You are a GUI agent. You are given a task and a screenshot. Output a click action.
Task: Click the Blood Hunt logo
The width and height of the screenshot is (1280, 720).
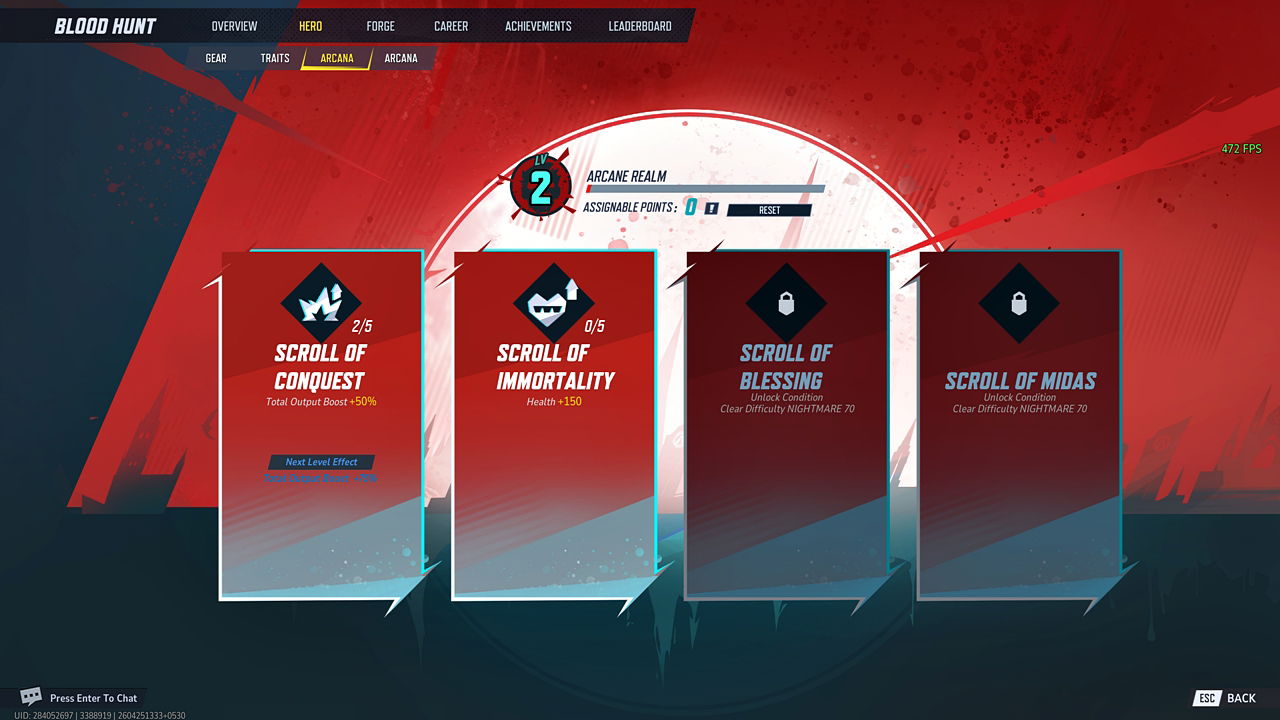point(105,25)
